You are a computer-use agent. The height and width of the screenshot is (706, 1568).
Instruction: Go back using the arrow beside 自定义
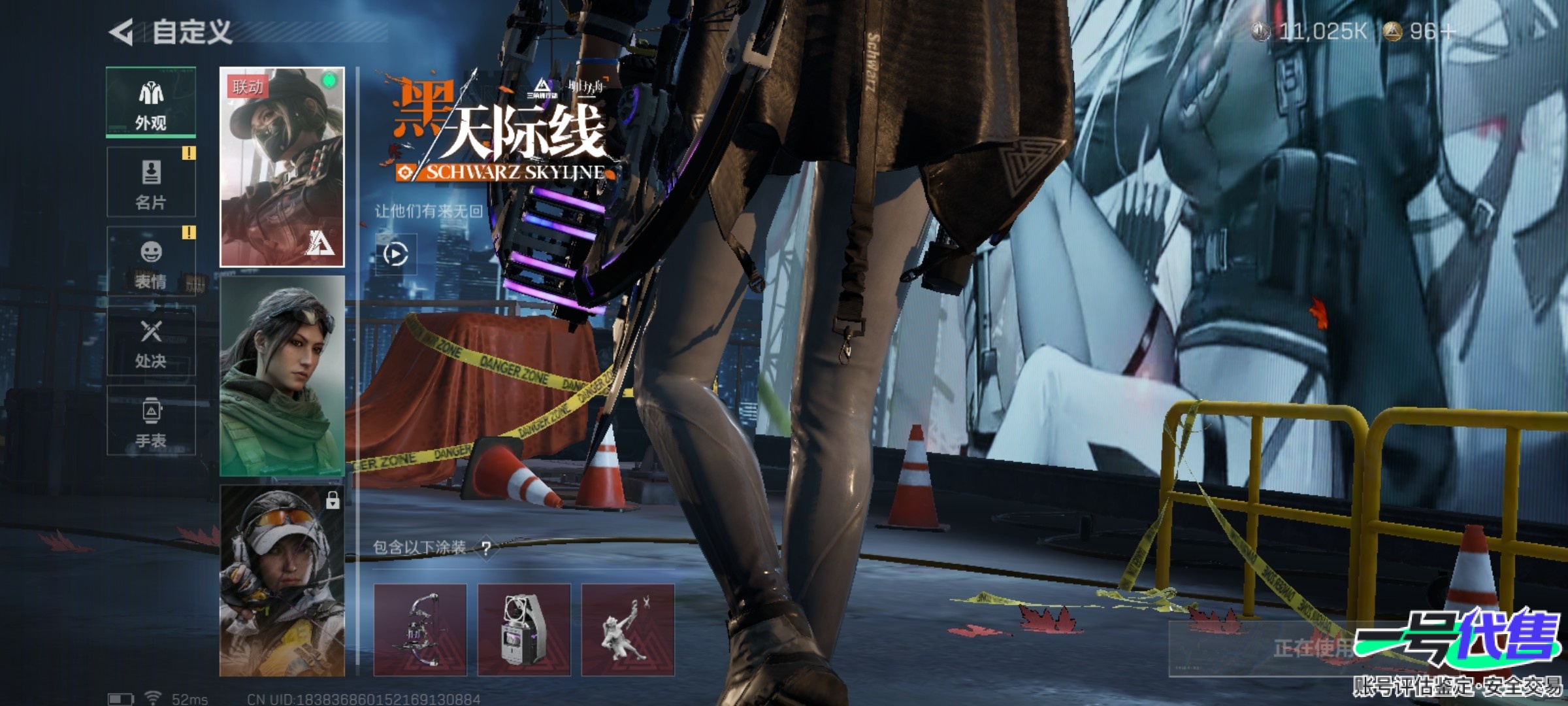[x=122, y=32]
